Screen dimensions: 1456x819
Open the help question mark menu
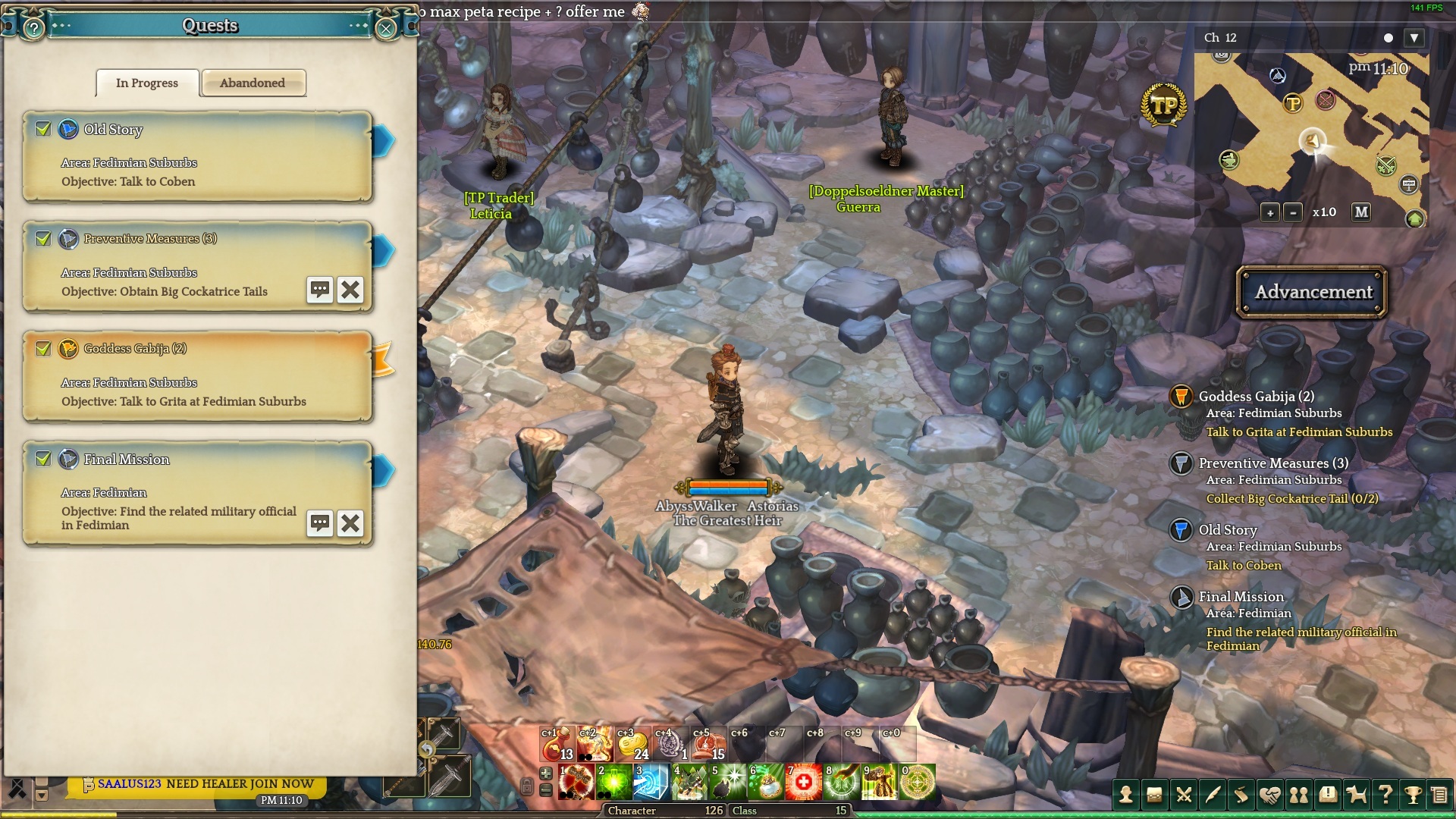click(x=1385, y=795)
